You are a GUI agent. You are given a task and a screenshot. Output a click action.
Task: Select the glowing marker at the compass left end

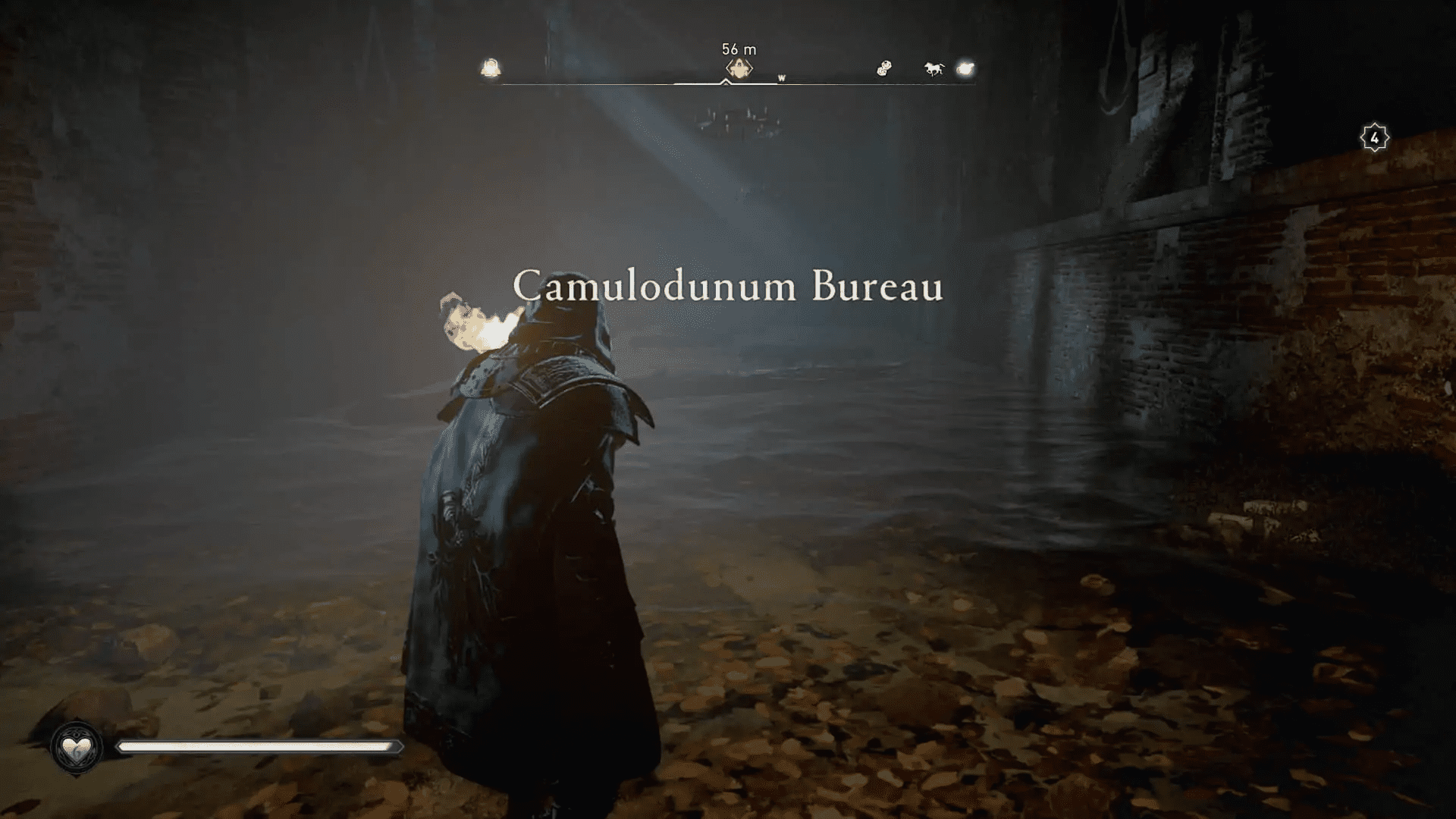(491, 68)
